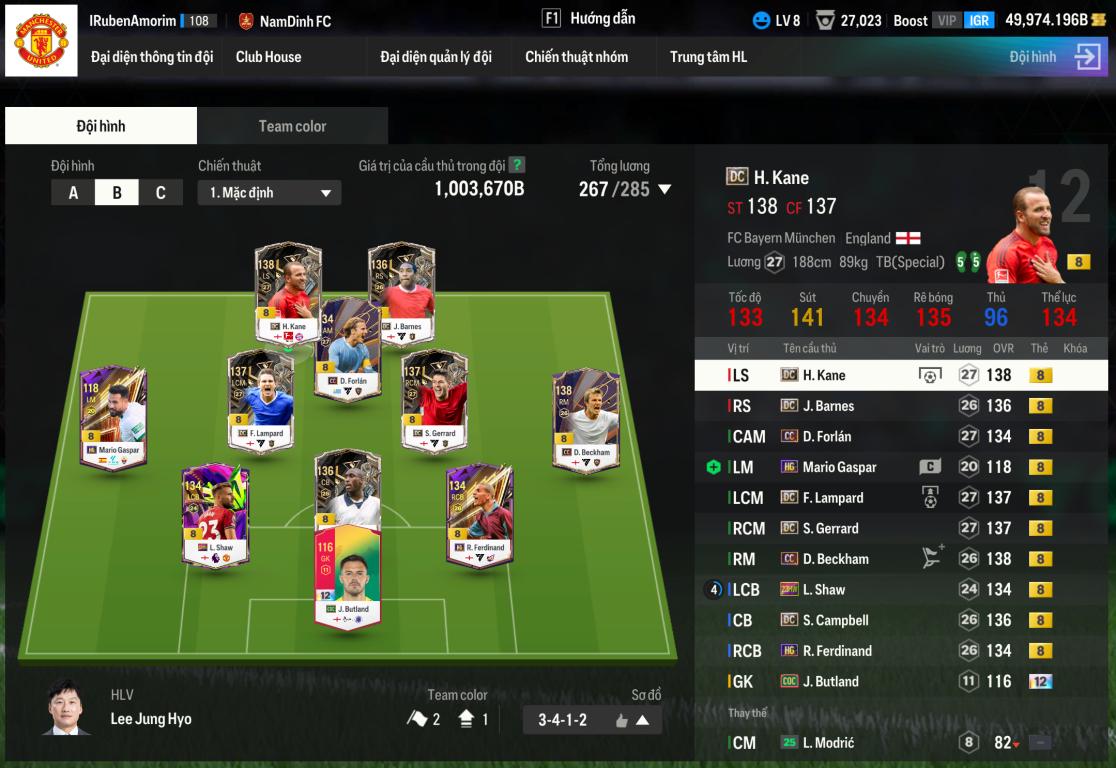
Task: Pick J. Butland goalkeeper card
Action: point(347,575)
